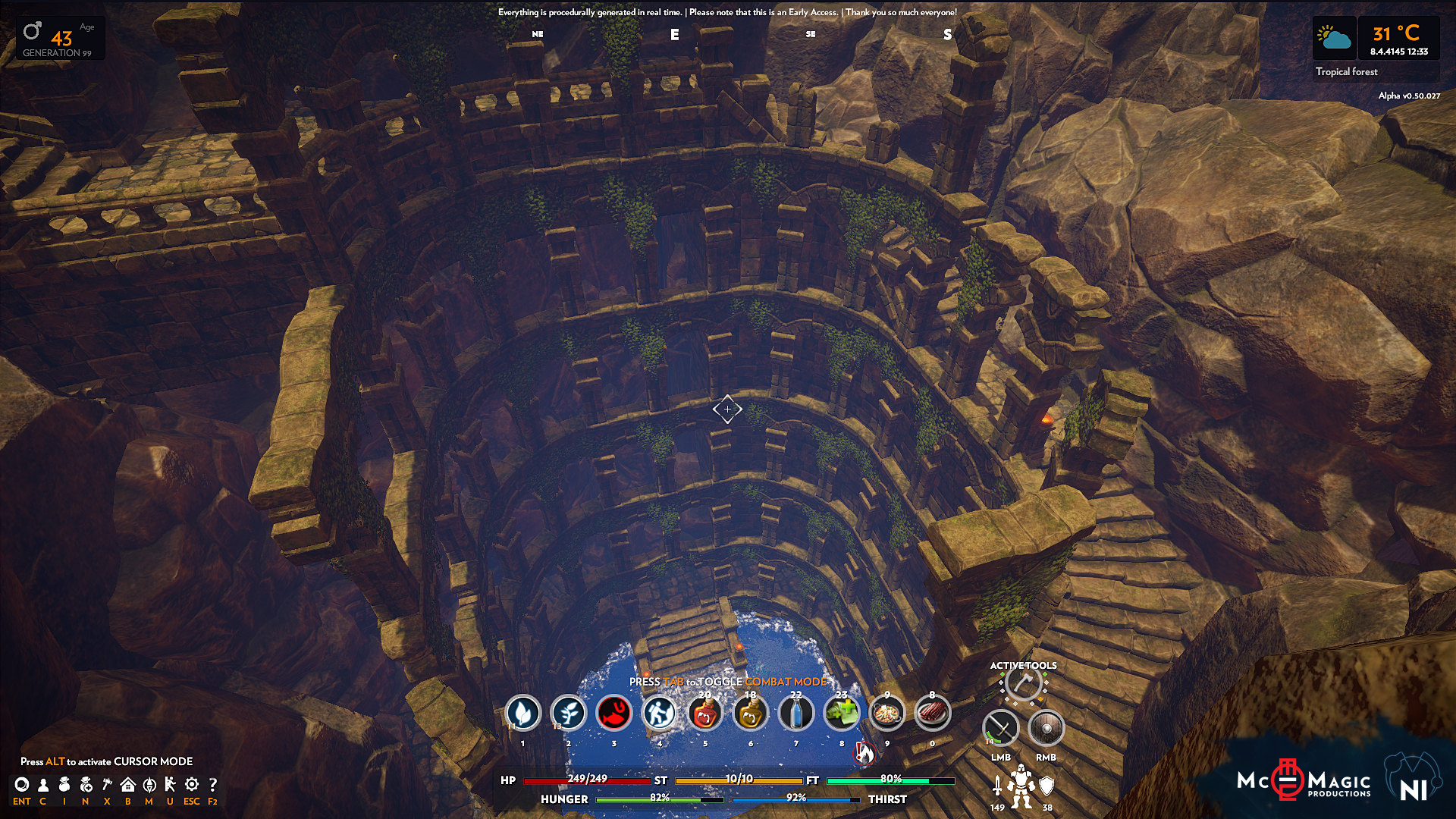The height and width of the screenshot is (819, 1456).
Task: Click the Tropical forest biome label
Action: tap(1346, 72)
